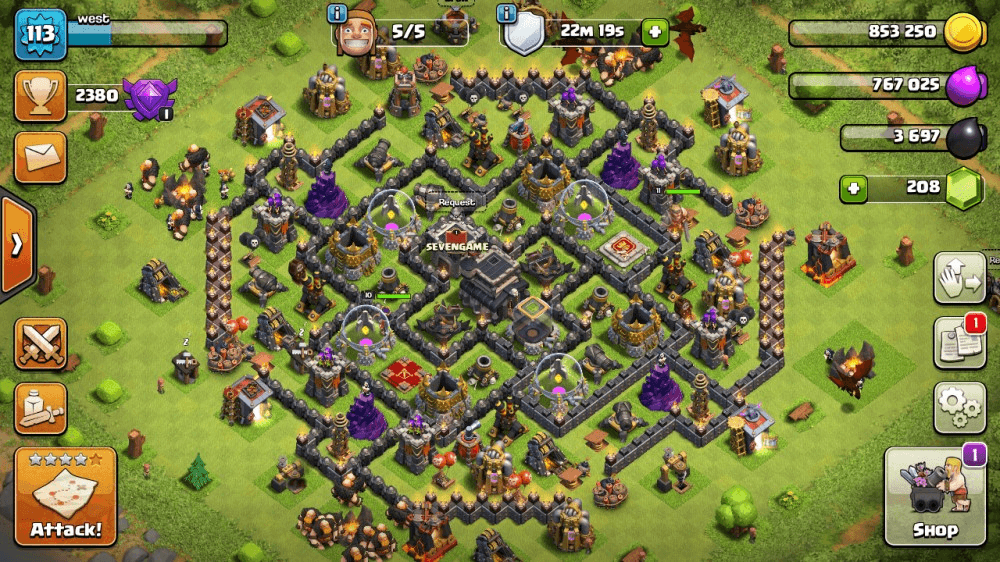View shield info icon
Screen dimensions: 1000x562
click(x=508, y=12)
